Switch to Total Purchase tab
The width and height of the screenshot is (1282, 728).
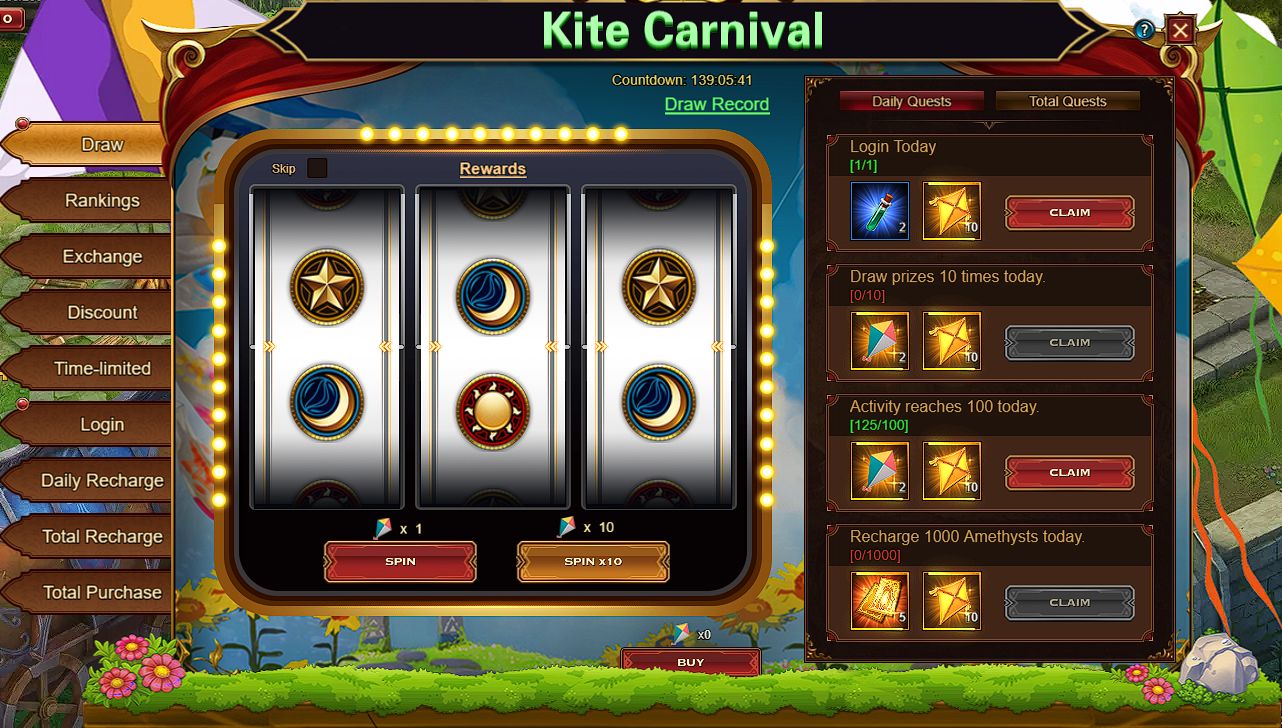coord(101,593)
